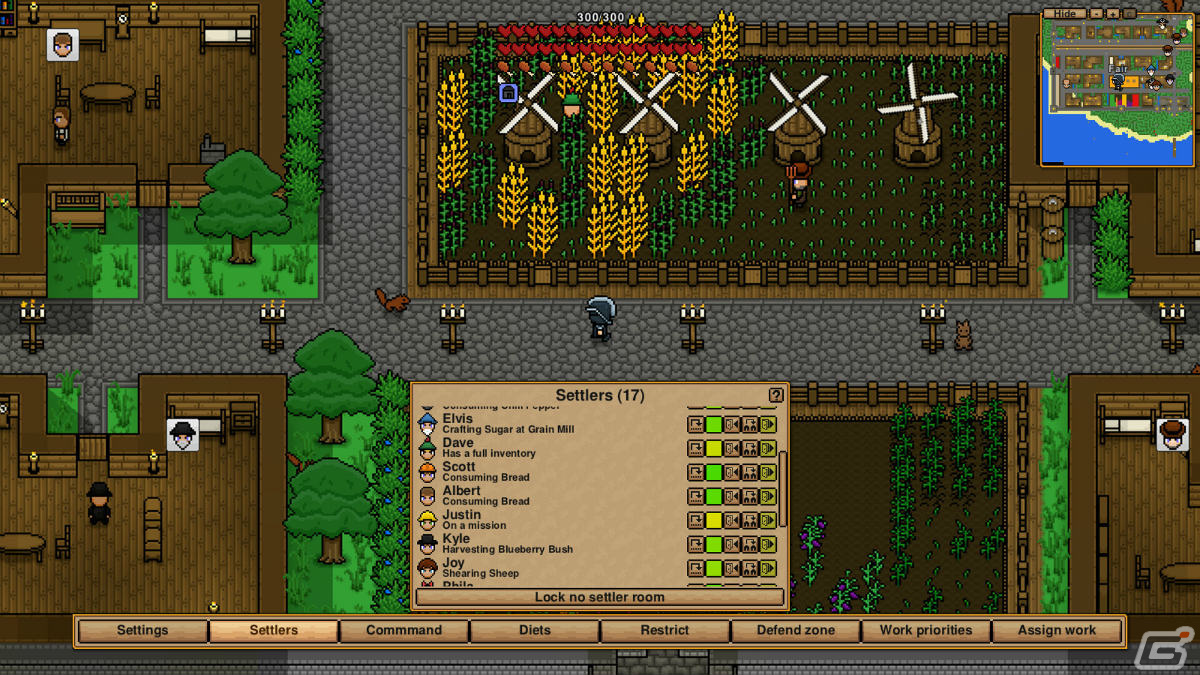Image resolution: width=1200 pixels, height=675 pixels.
Task: Toggle Justin's yellow status square
Action: [x=714, y=520]
